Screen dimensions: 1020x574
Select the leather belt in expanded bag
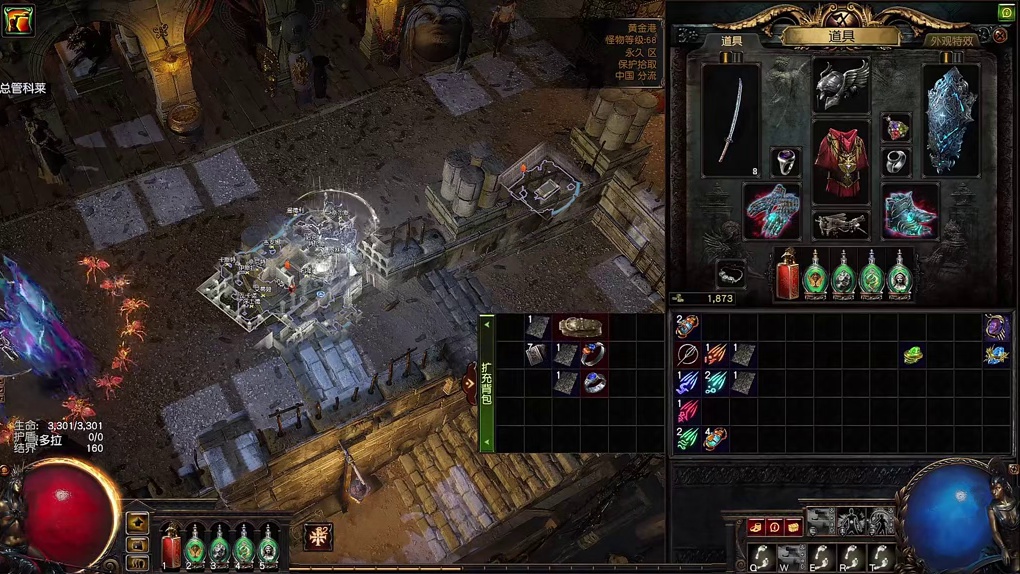[581, 327]
